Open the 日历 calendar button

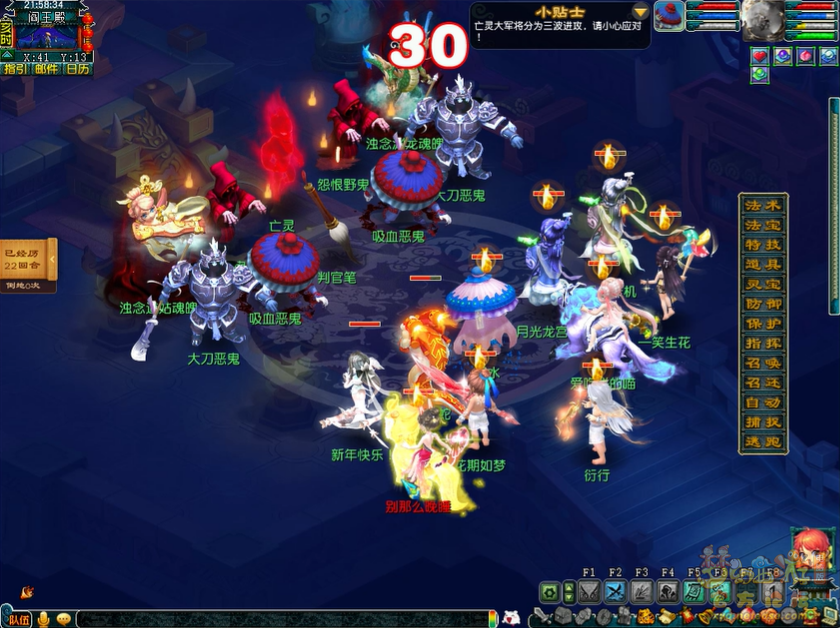77,69
